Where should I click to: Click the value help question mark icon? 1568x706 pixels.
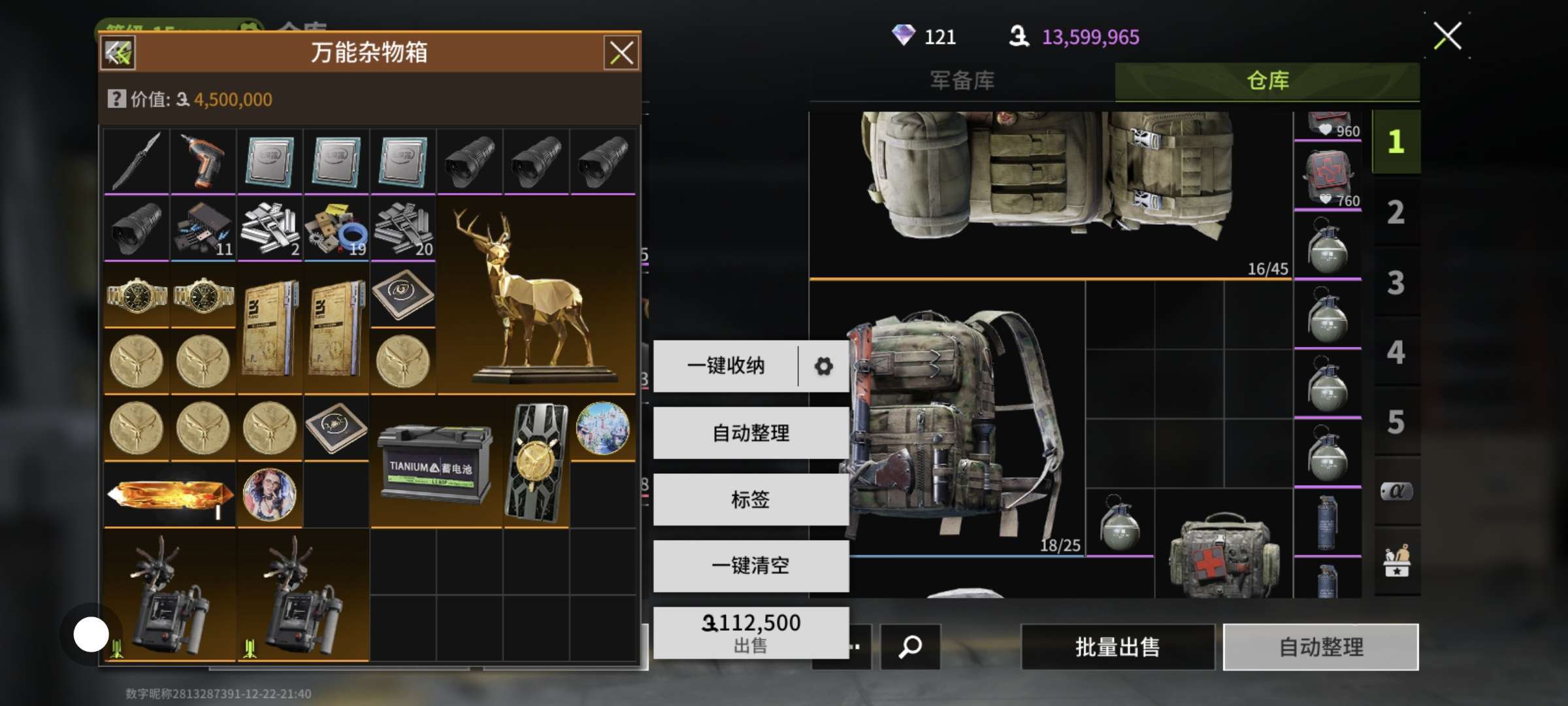116,99
